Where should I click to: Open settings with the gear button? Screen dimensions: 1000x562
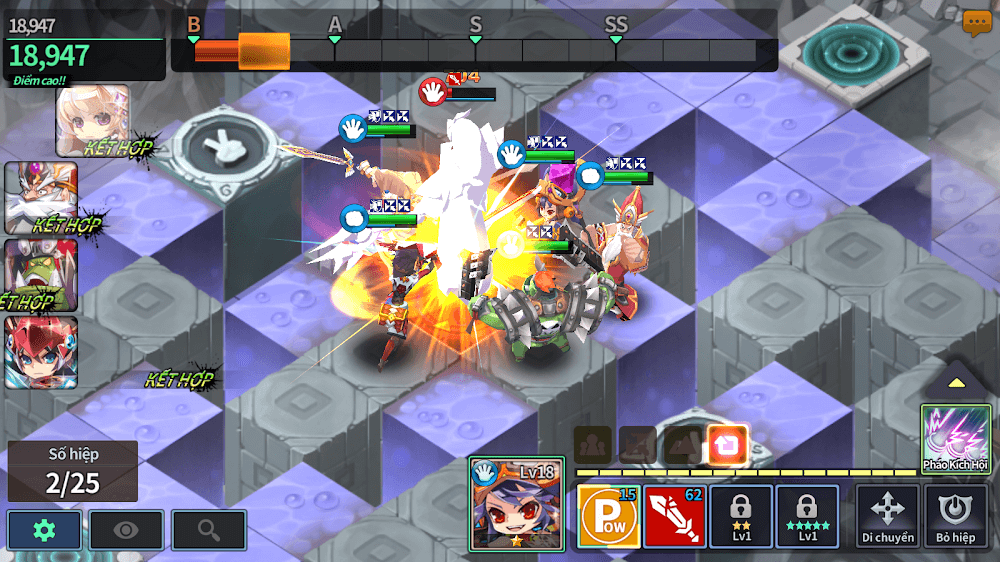pos(45,530)
